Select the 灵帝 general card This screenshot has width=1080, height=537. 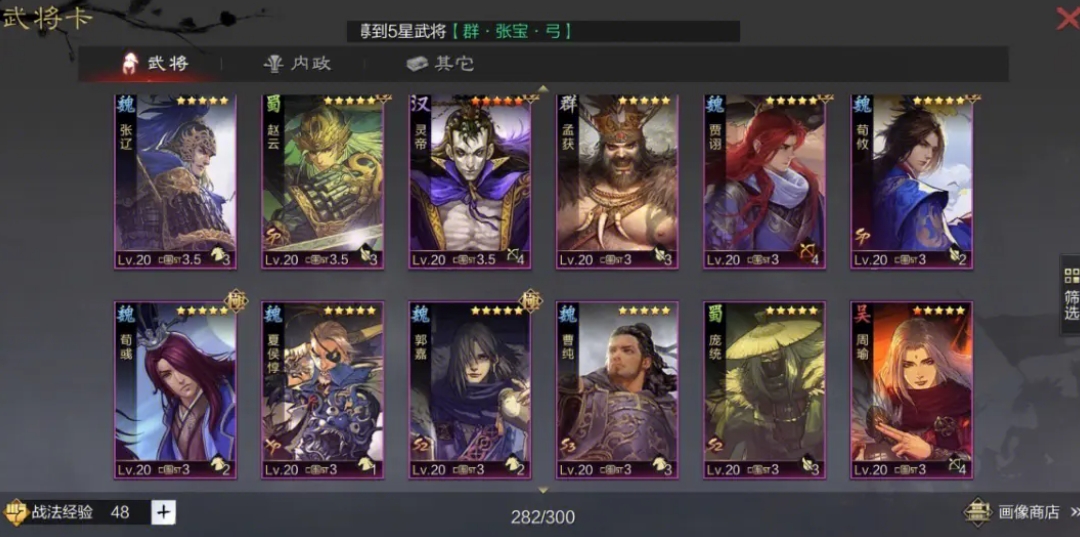pyautogui.click(x=470, y=182)
